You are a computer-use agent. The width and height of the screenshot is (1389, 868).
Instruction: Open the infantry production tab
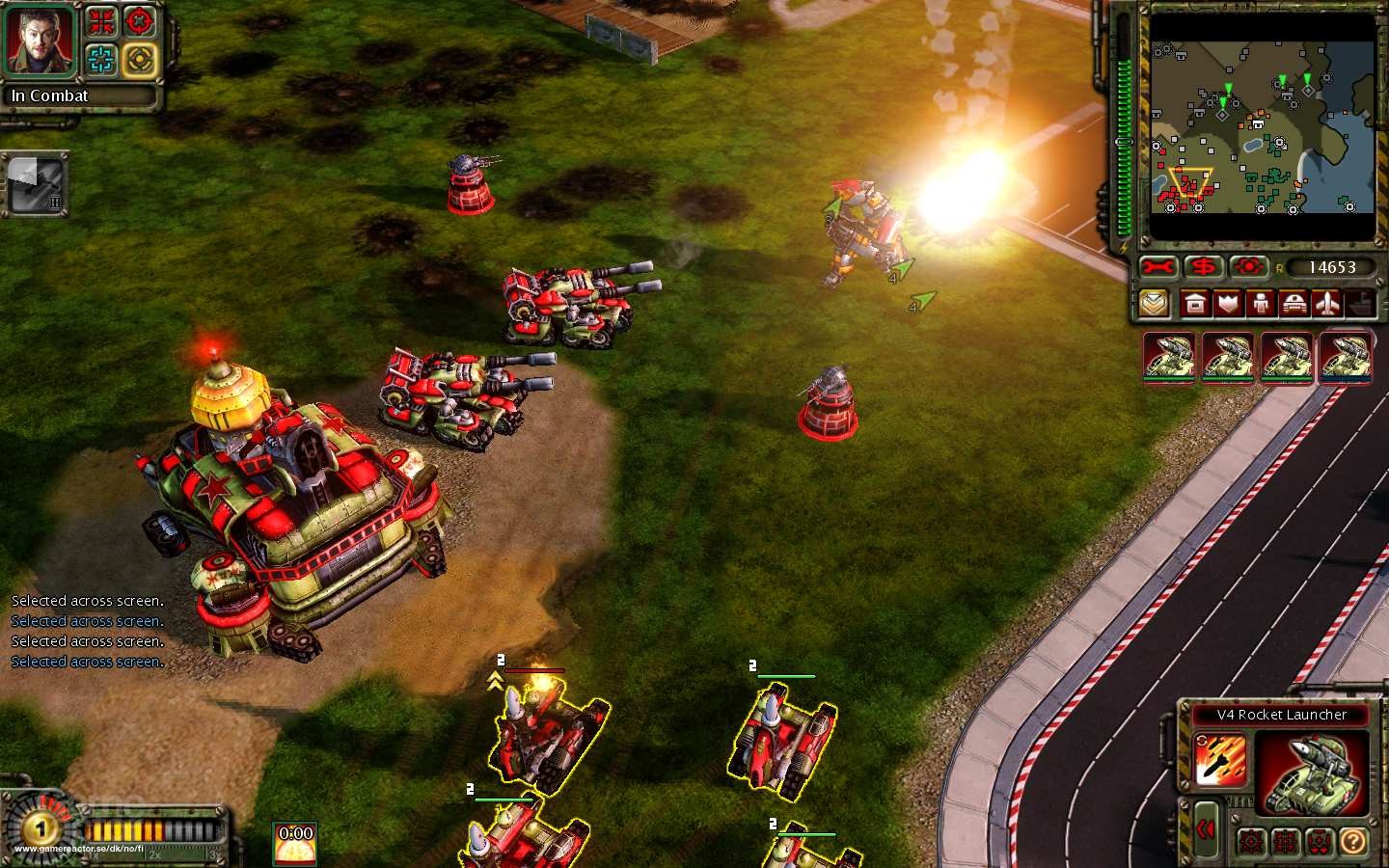(1262, 304)
